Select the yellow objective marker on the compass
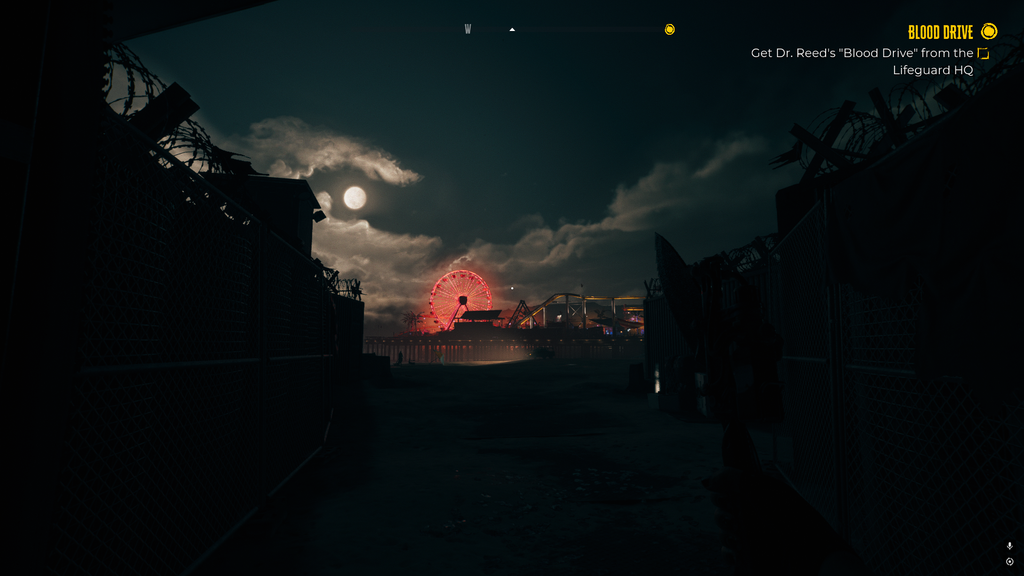1024x576 pixels. 670,30
